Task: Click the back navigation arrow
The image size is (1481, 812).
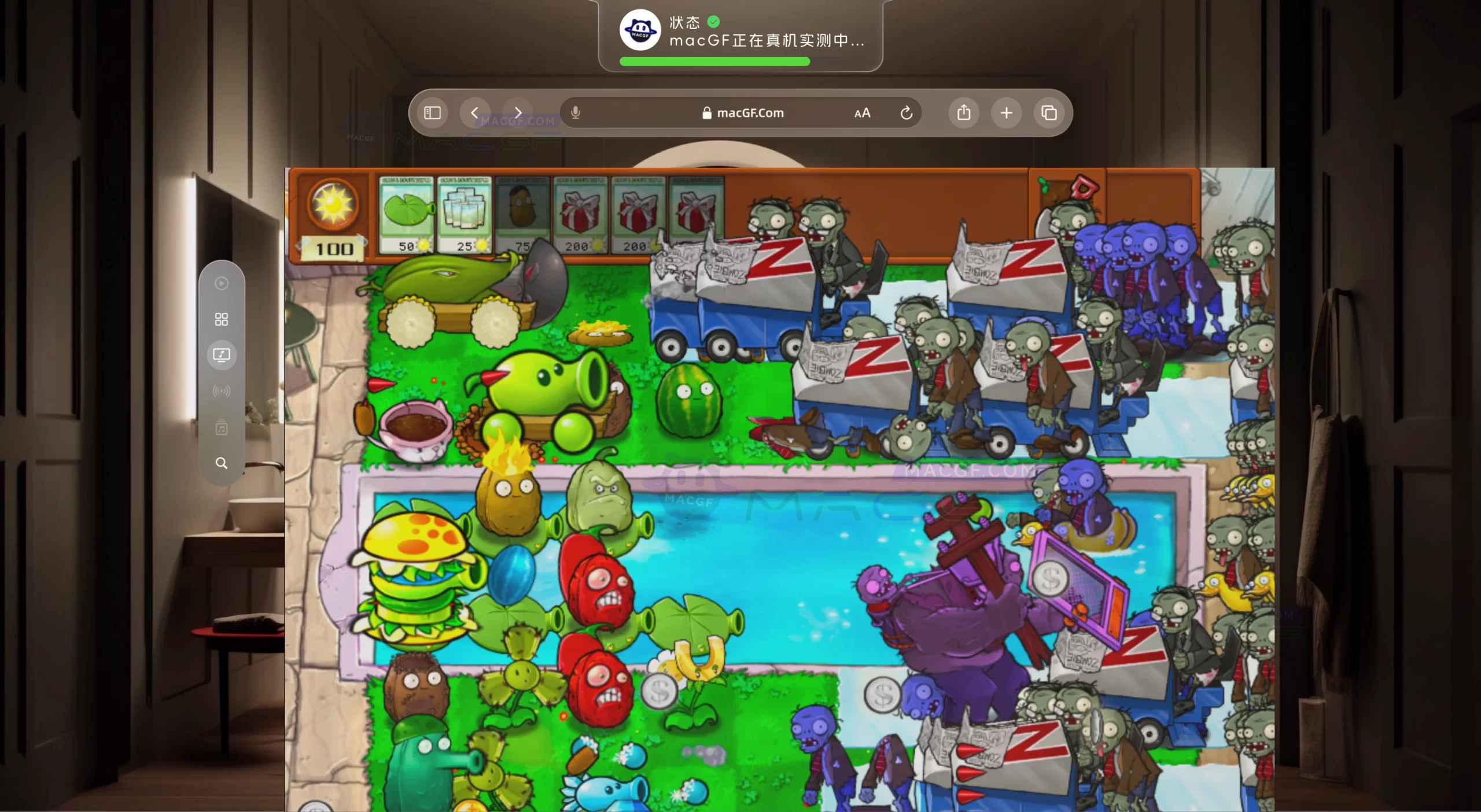Action: pos(476,113)
